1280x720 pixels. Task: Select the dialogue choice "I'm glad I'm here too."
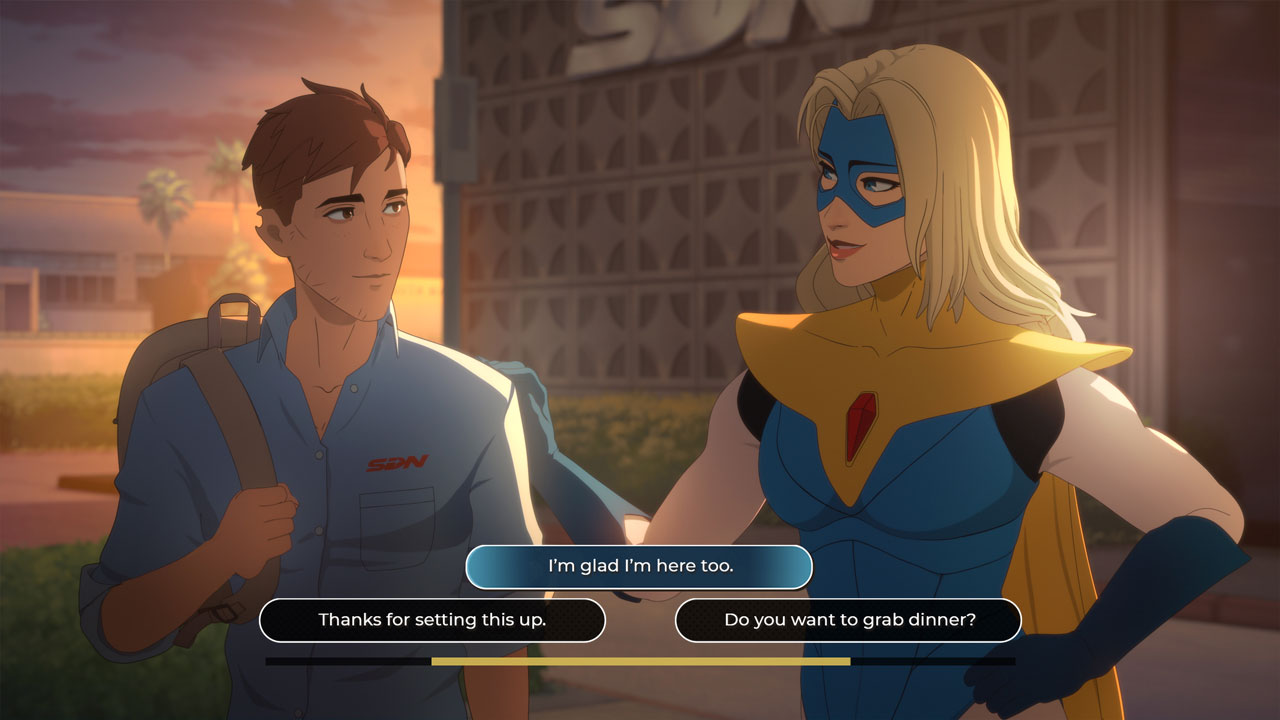640,566
